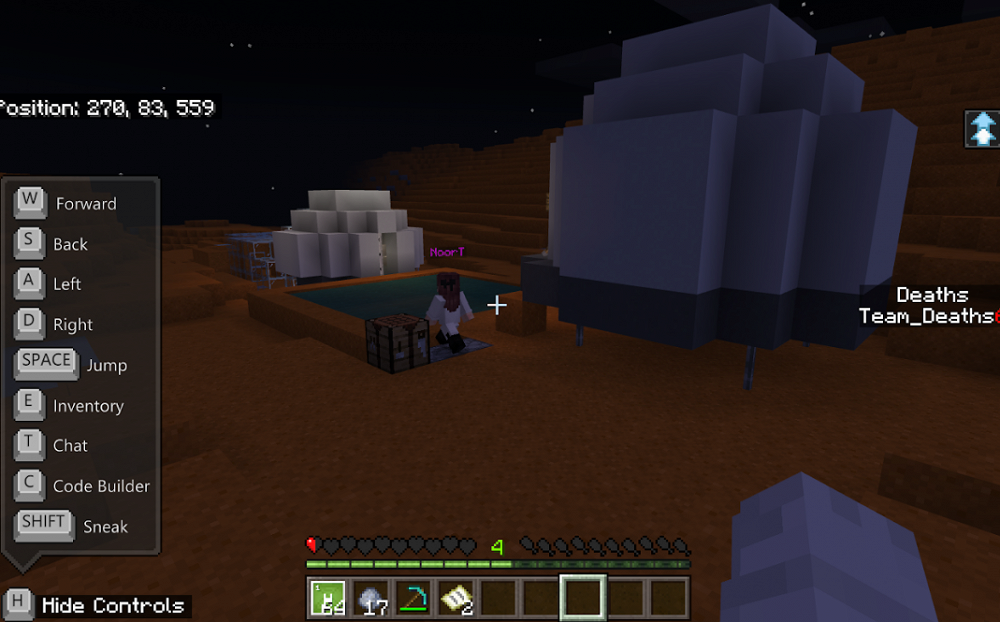Click the highlighted empty hotbar slot
Screen dimensions: 1000x622
[582, 597]
